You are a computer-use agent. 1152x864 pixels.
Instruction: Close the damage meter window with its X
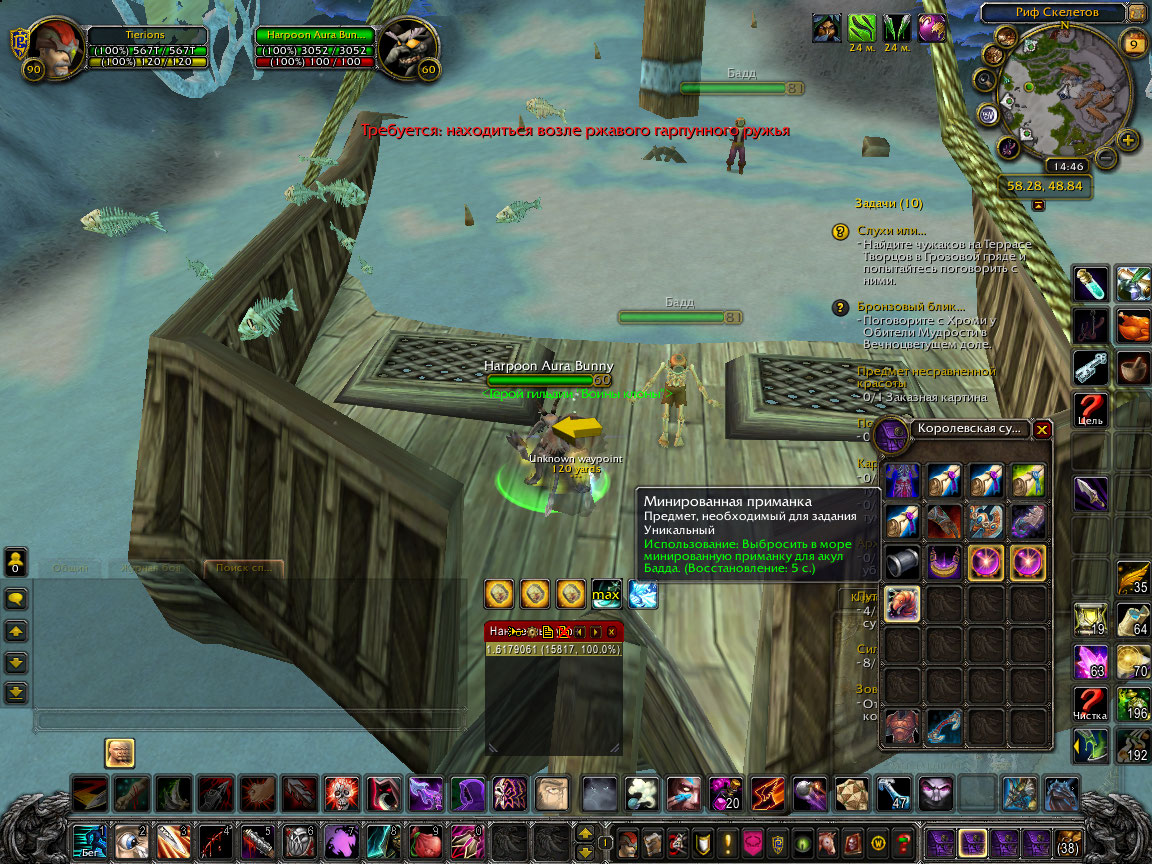pyautogui.click(x=611, y=632)
